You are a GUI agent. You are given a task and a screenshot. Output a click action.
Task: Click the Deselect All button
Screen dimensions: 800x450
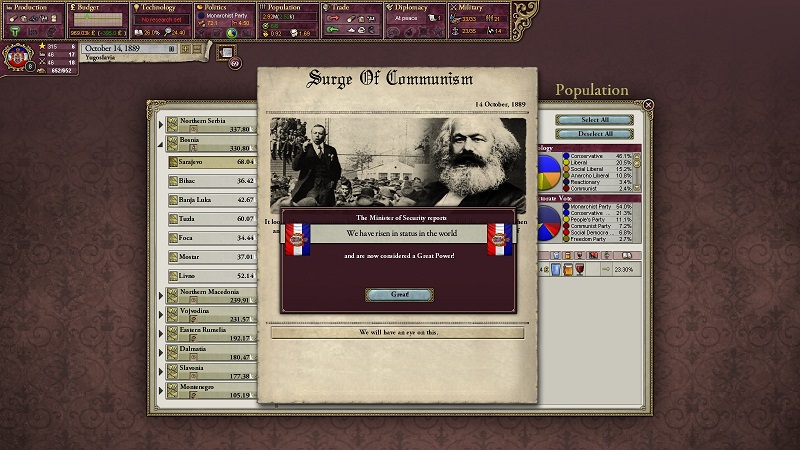point(594,133)
